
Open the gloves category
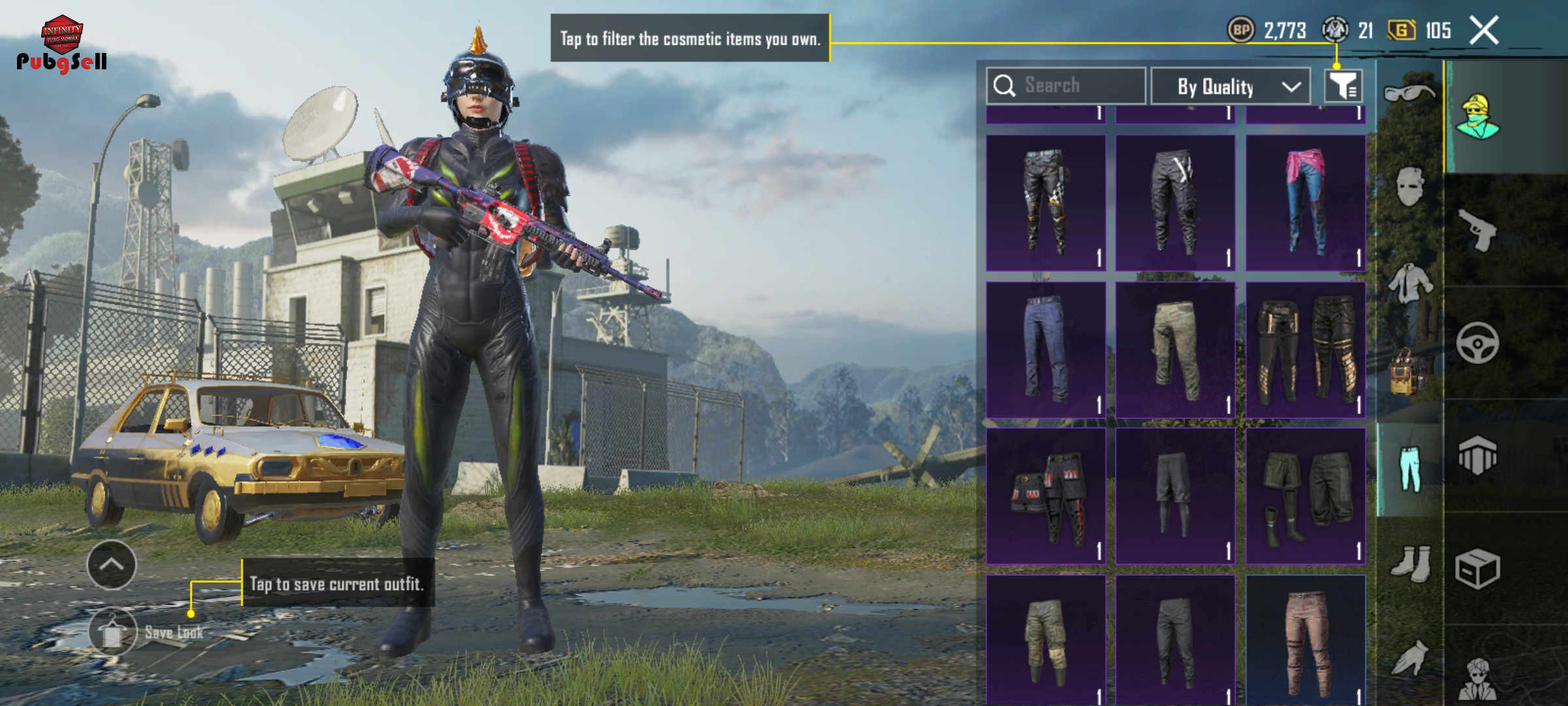1409,657
